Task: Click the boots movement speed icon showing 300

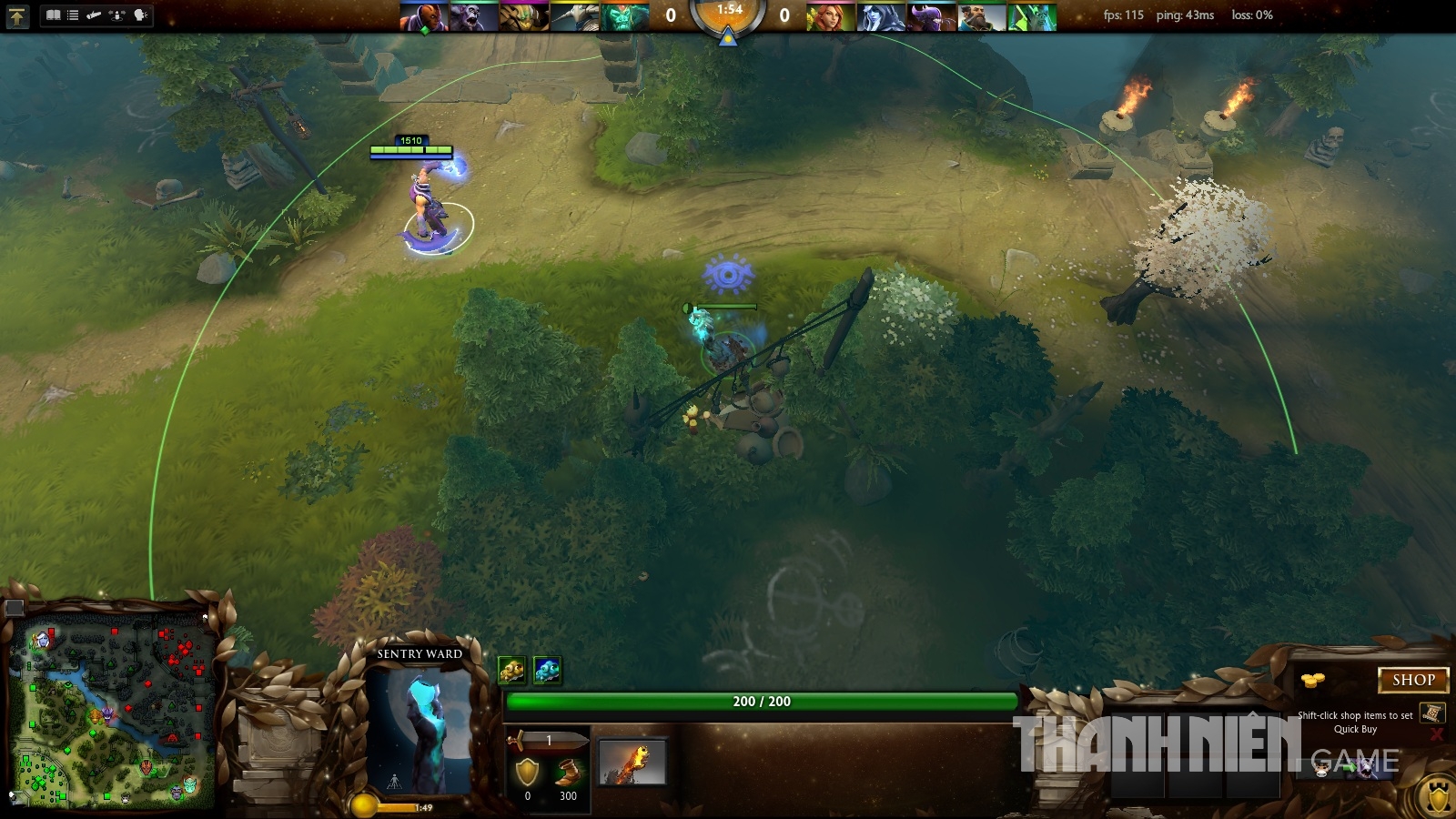Action: [x=567, y=772]
